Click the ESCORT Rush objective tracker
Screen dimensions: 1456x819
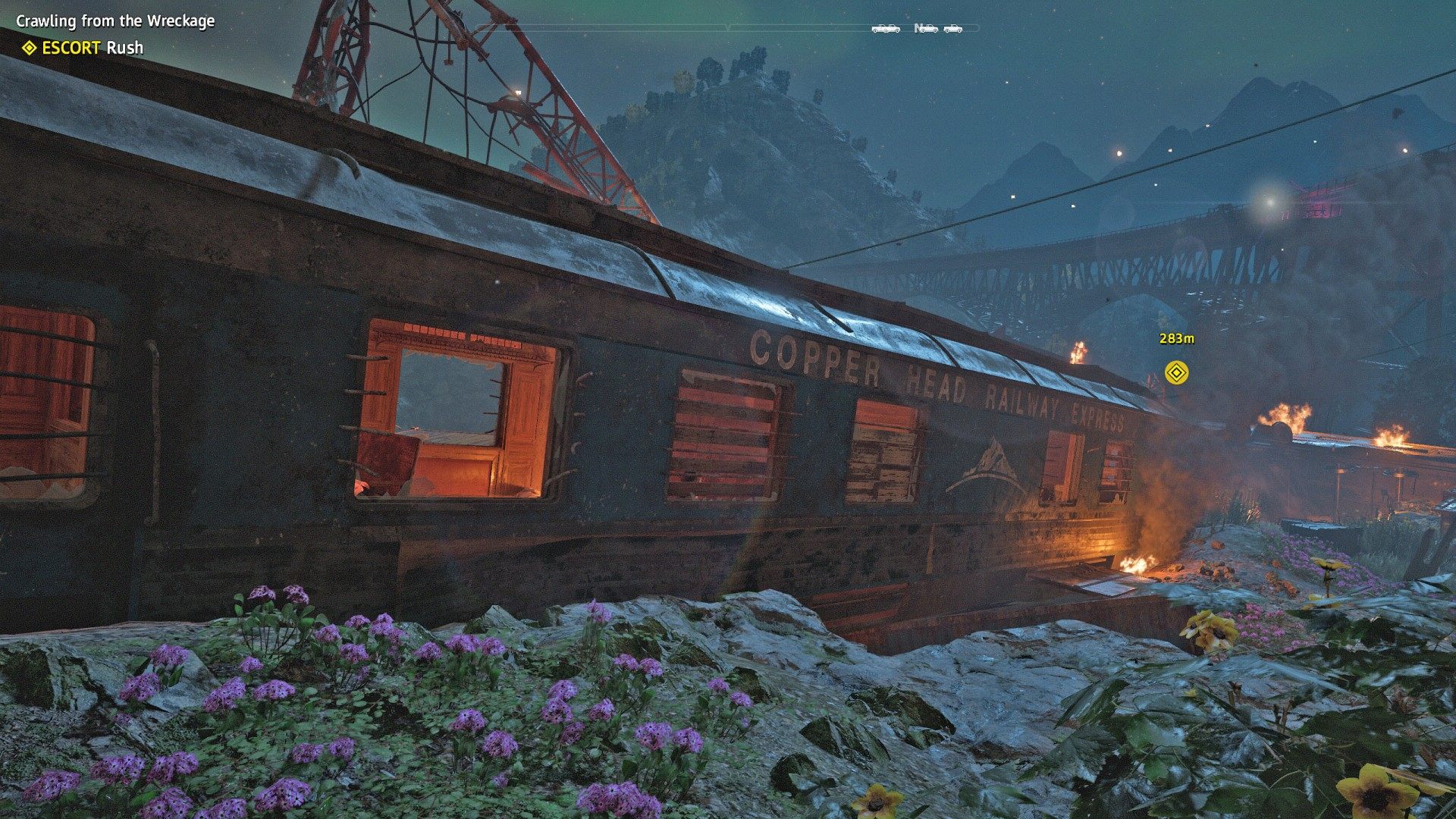[x=83, y=48]
